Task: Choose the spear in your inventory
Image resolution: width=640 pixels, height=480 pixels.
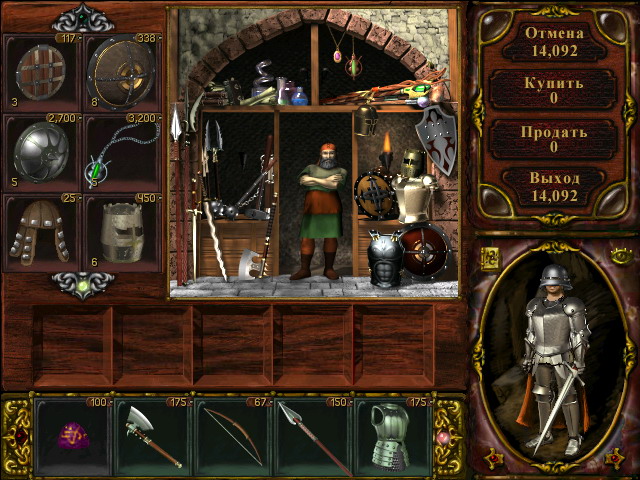Action: (x=314, y=436)
